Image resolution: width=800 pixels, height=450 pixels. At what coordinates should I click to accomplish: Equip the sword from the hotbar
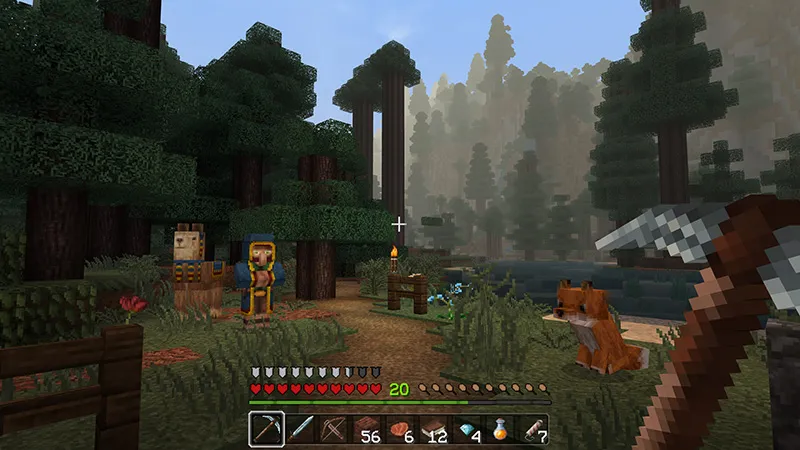tap(299, 429)
